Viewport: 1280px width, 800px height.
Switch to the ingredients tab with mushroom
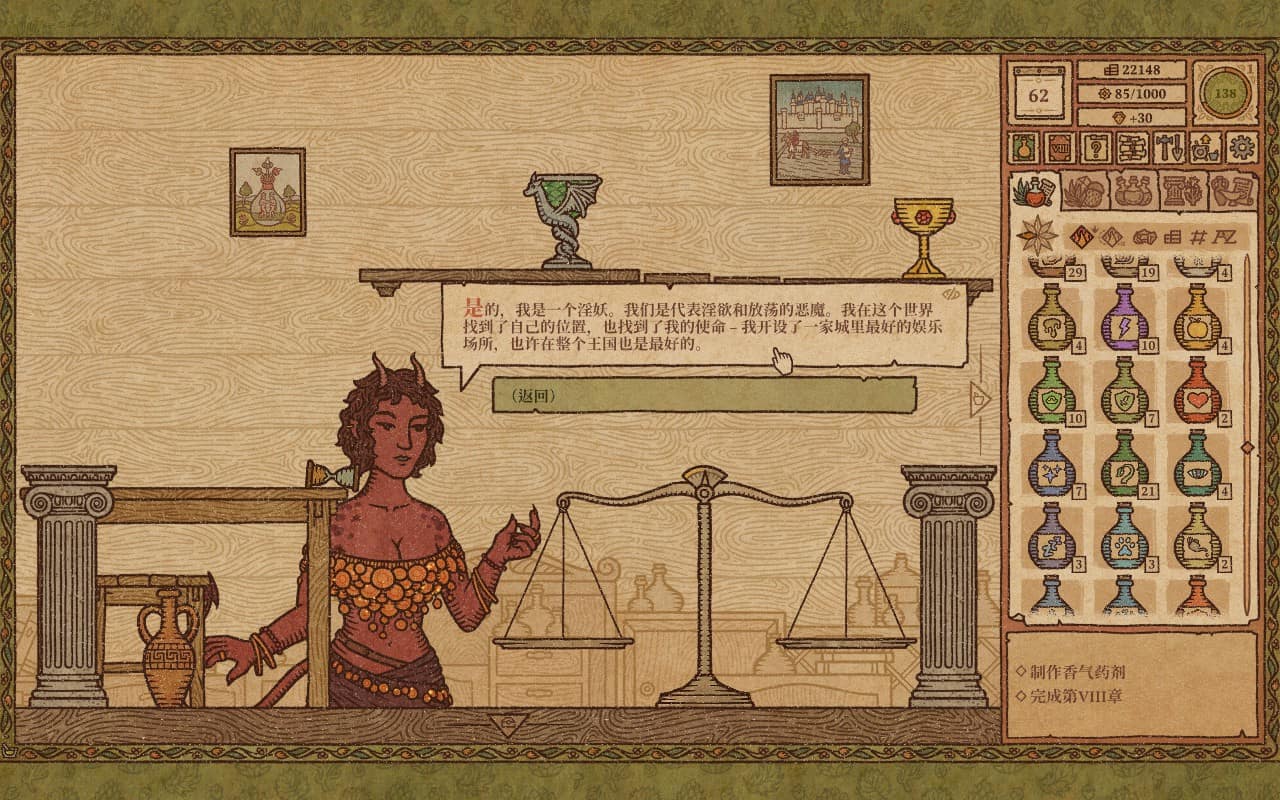(1083, 190)
